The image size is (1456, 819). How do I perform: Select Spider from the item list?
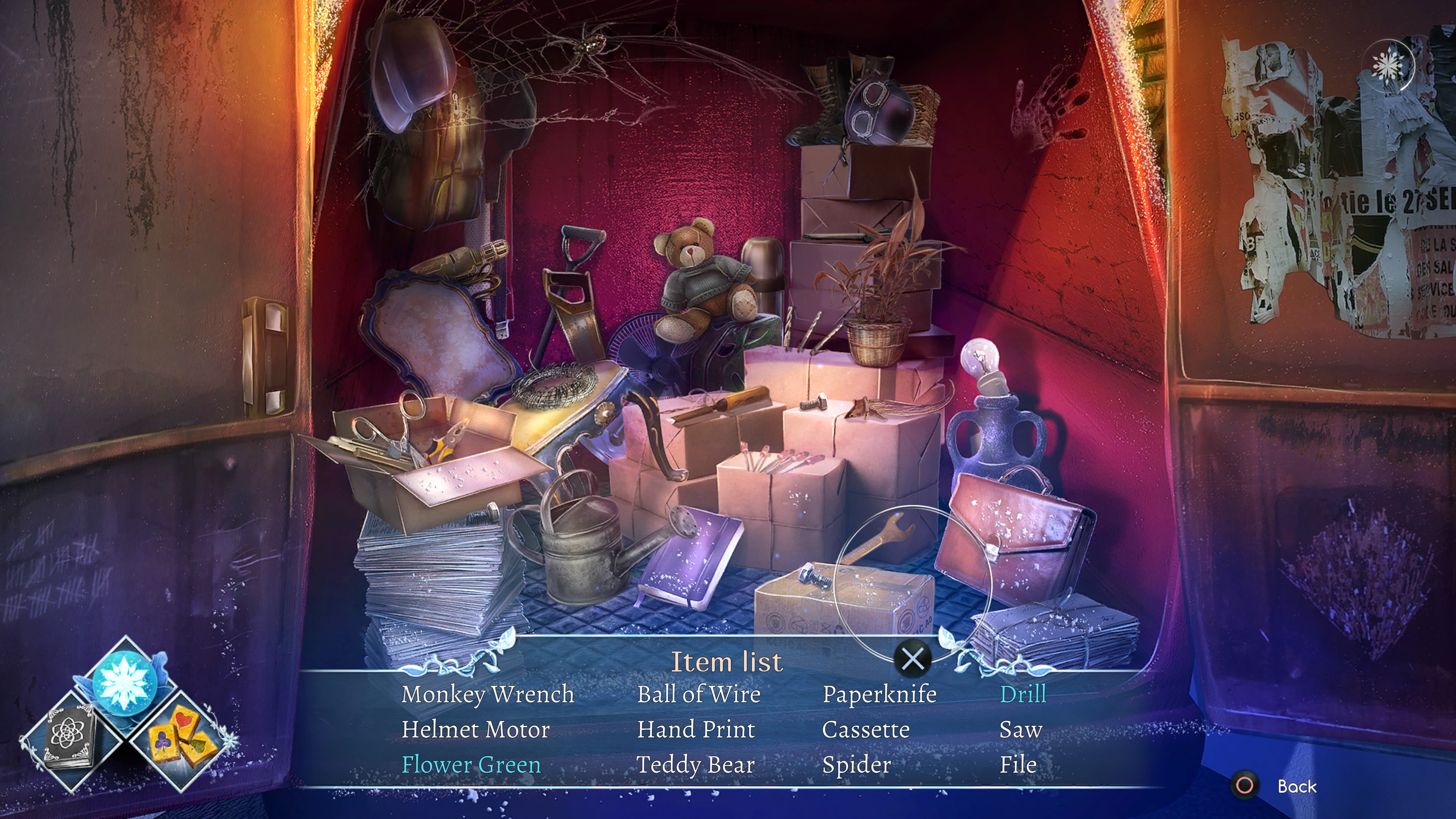[x=856, y=765]
